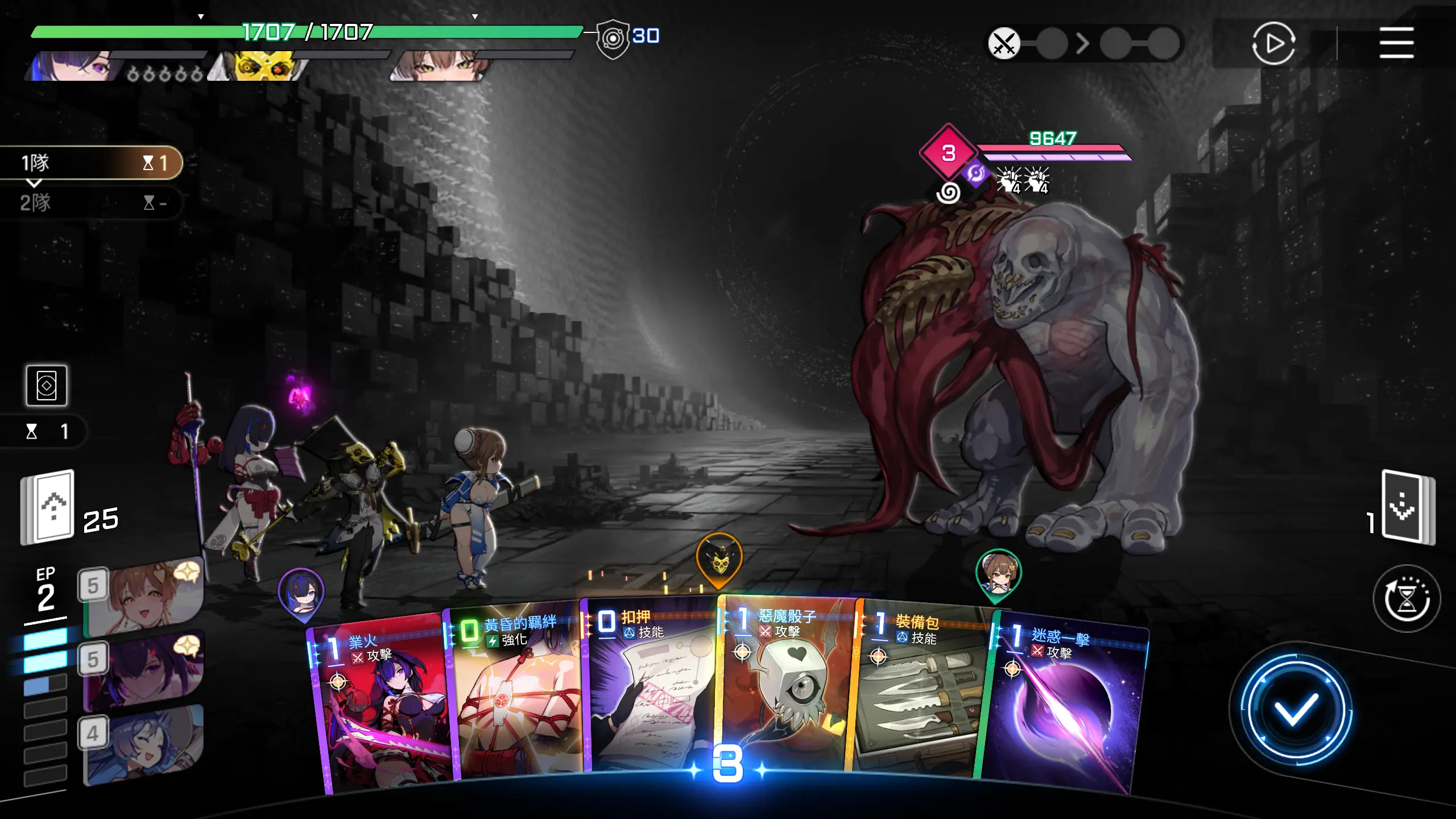This screenshot has width=1456, height=819.
Task: Select the 裝備包 skill card
Action: 921,694
